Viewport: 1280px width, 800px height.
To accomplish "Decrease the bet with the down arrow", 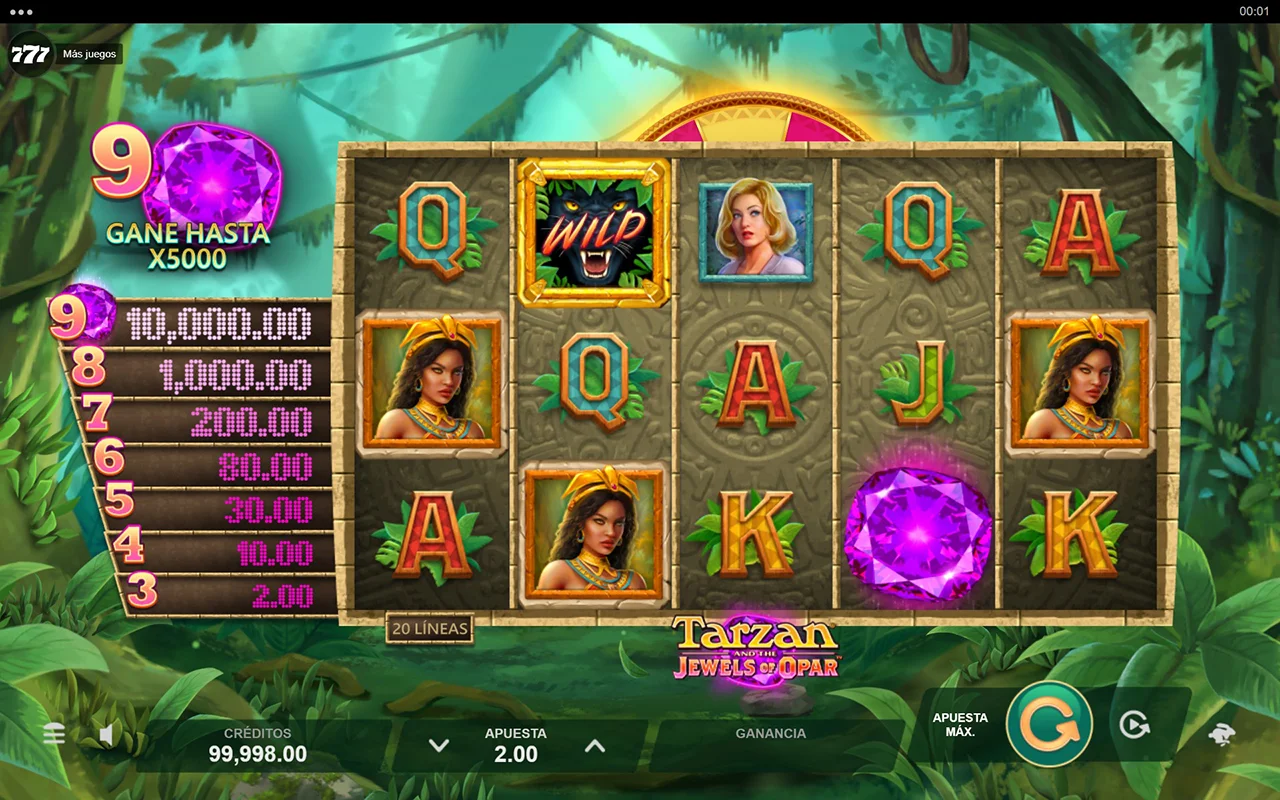I will click(x=438, y=746).
